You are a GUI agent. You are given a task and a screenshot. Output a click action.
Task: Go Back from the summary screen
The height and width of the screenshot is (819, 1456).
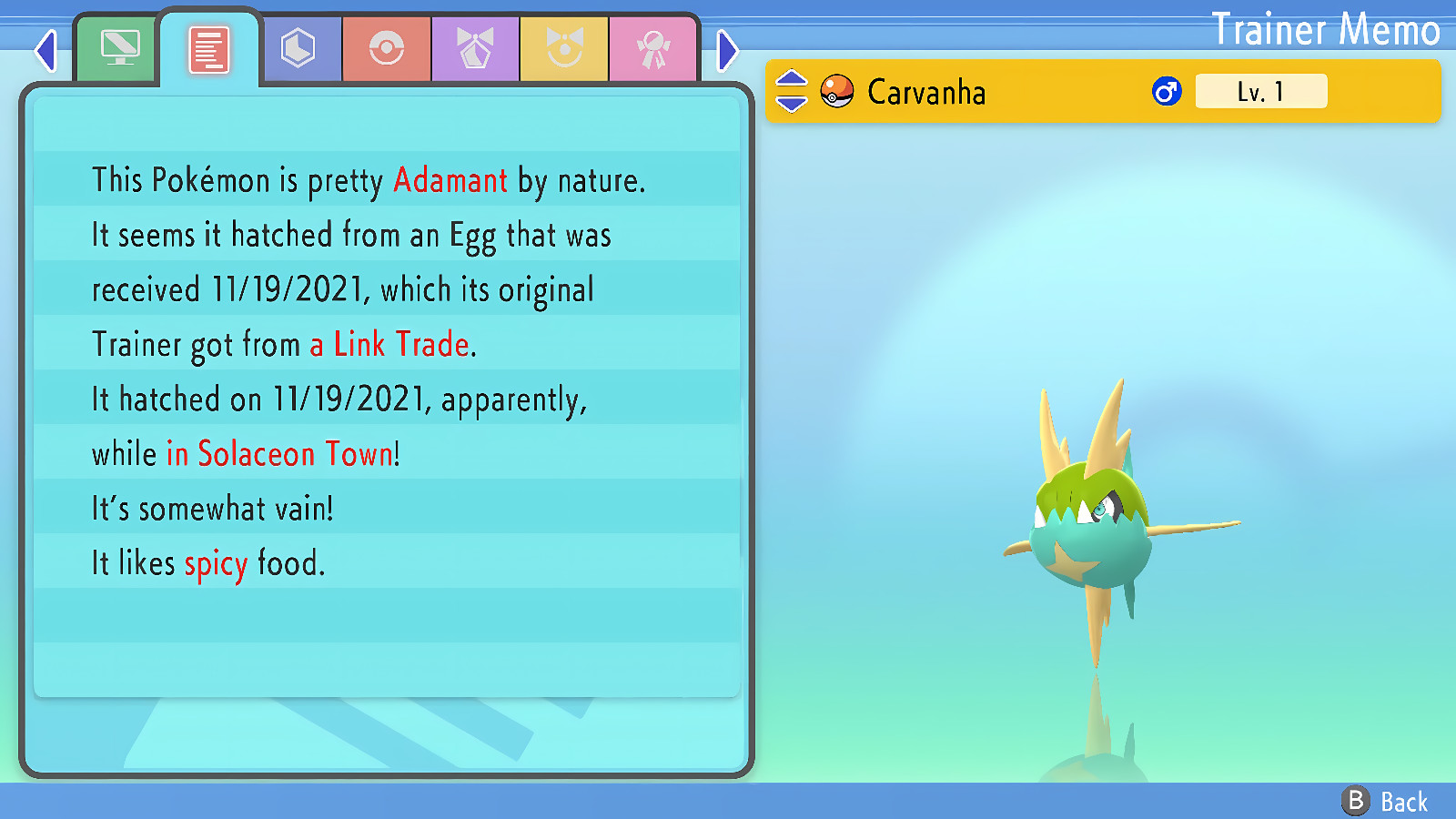coord(1385,801)
